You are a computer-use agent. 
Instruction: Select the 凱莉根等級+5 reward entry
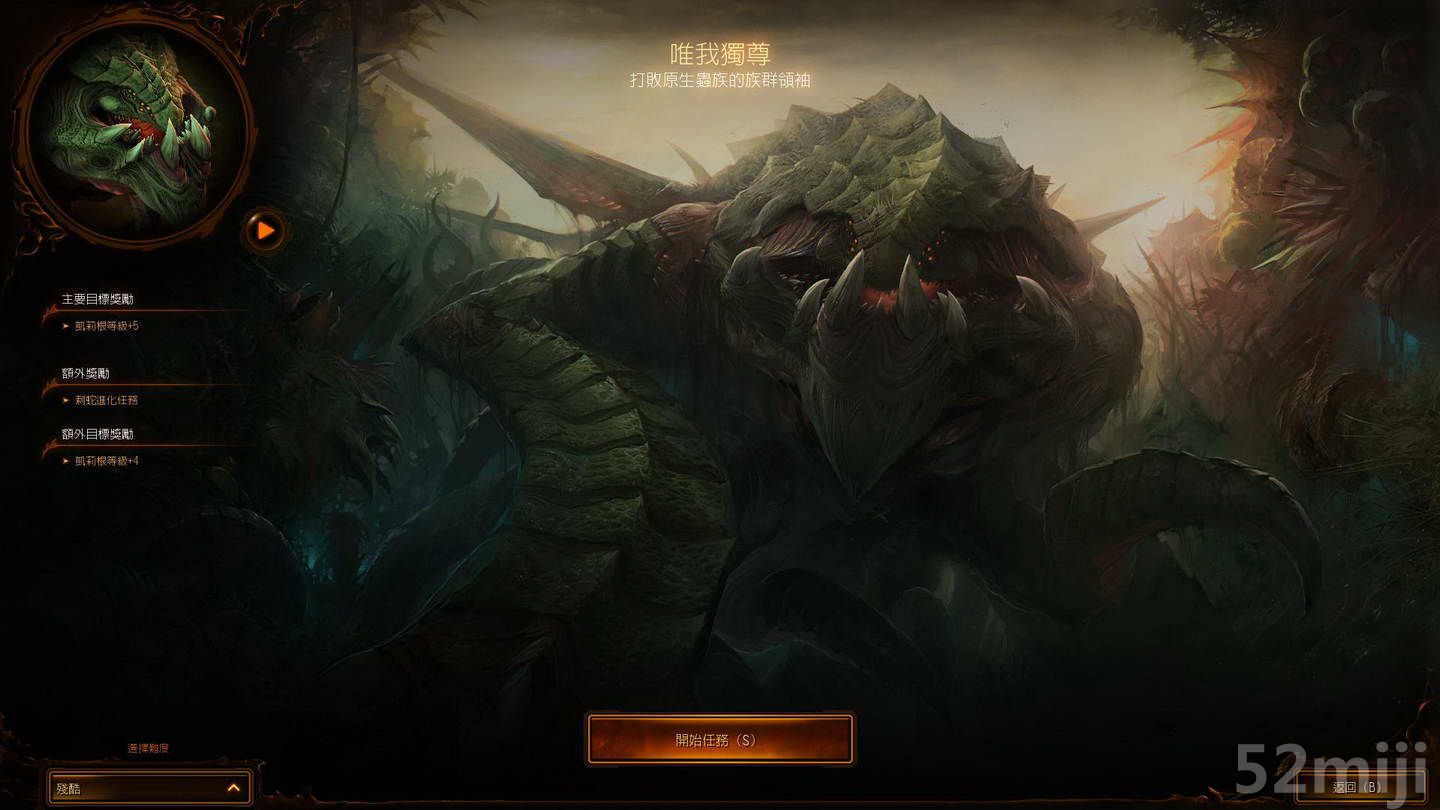coord(107,325)
